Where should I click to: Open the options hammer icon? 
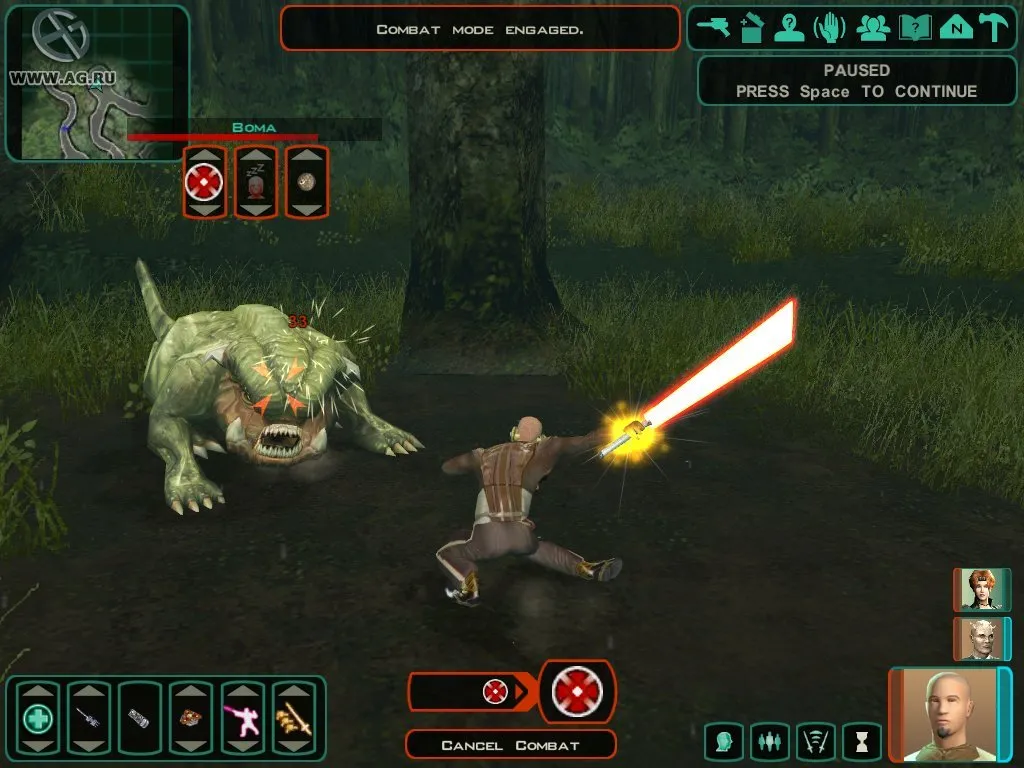click(x=995, y=28)
